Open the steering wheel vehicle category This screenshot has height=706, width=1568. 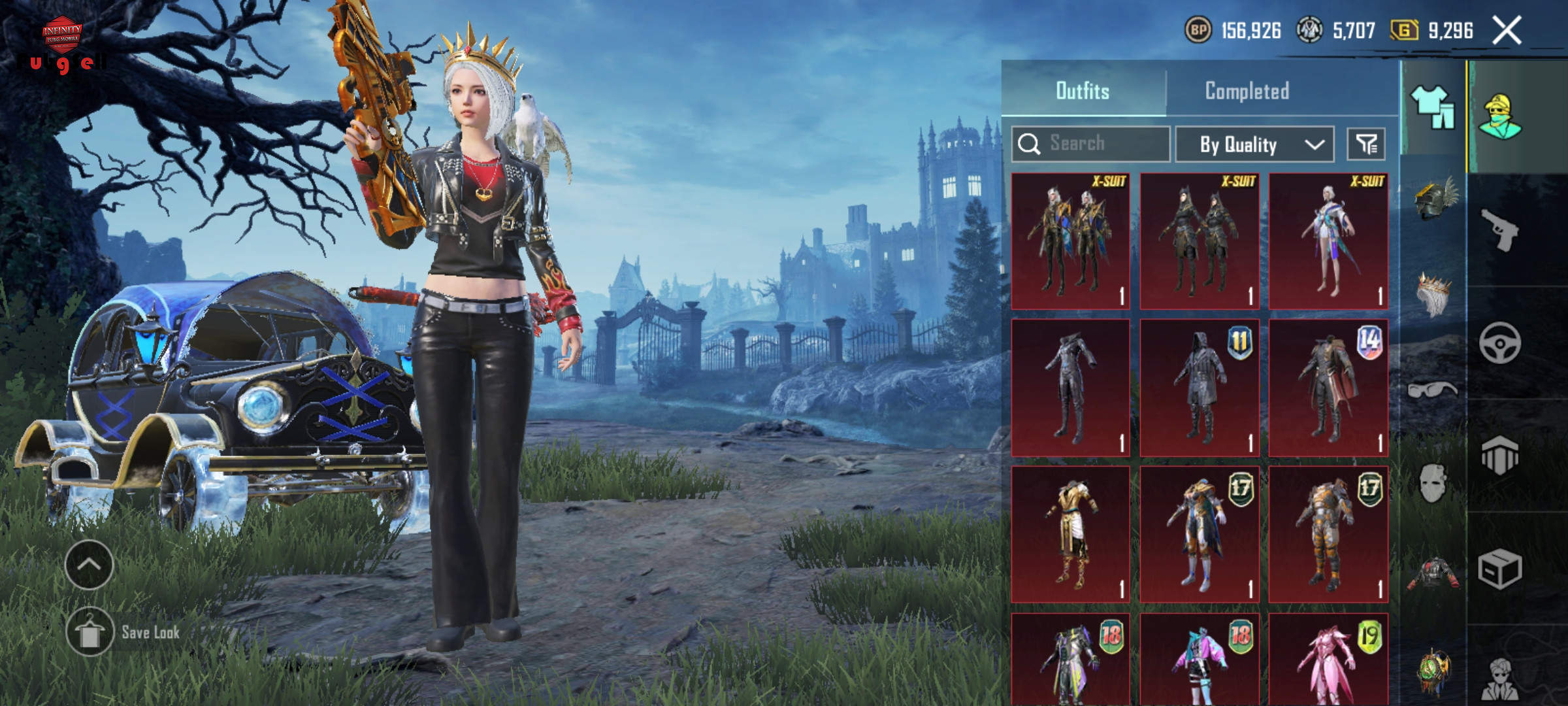[x=1499, y=343]
